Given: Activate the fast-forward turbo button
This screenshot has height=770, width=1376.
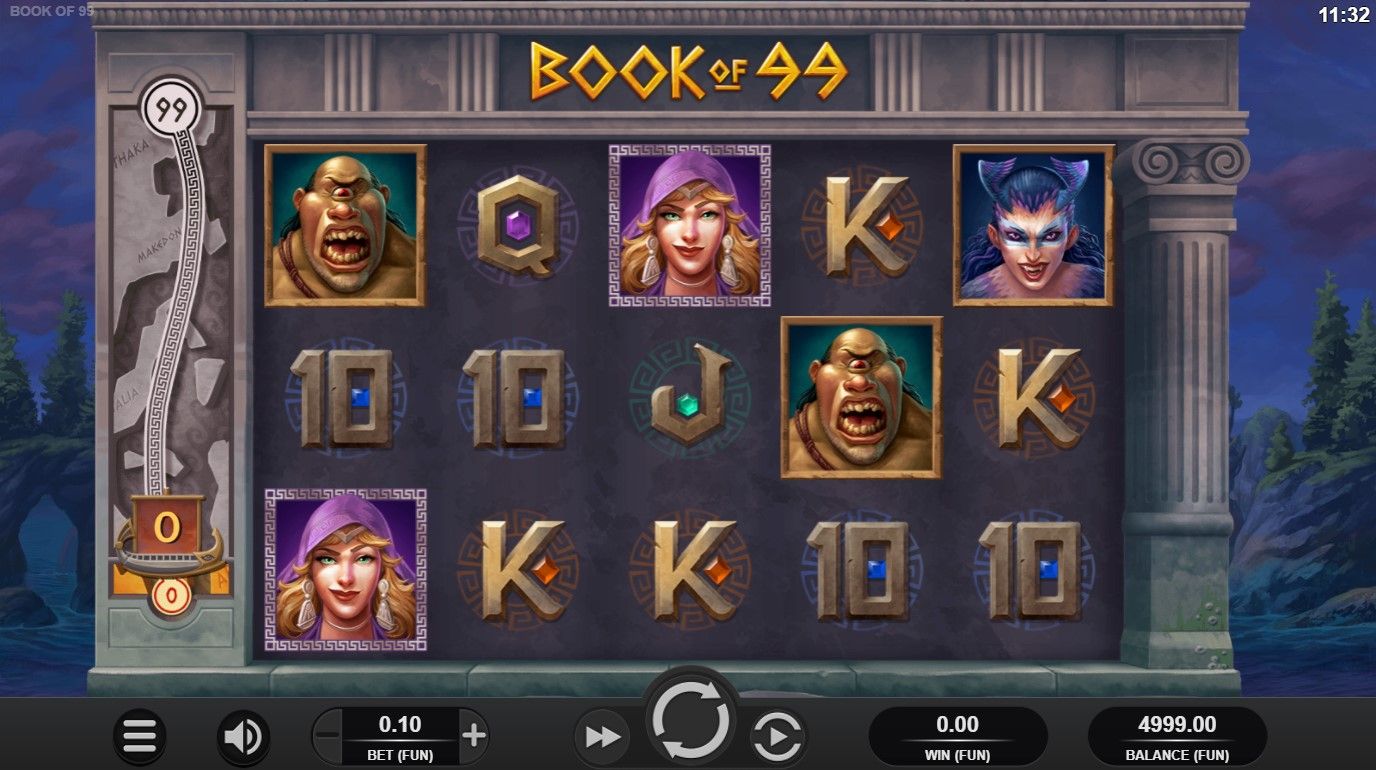Looking at the screenshot, I should tap(602, 738).
